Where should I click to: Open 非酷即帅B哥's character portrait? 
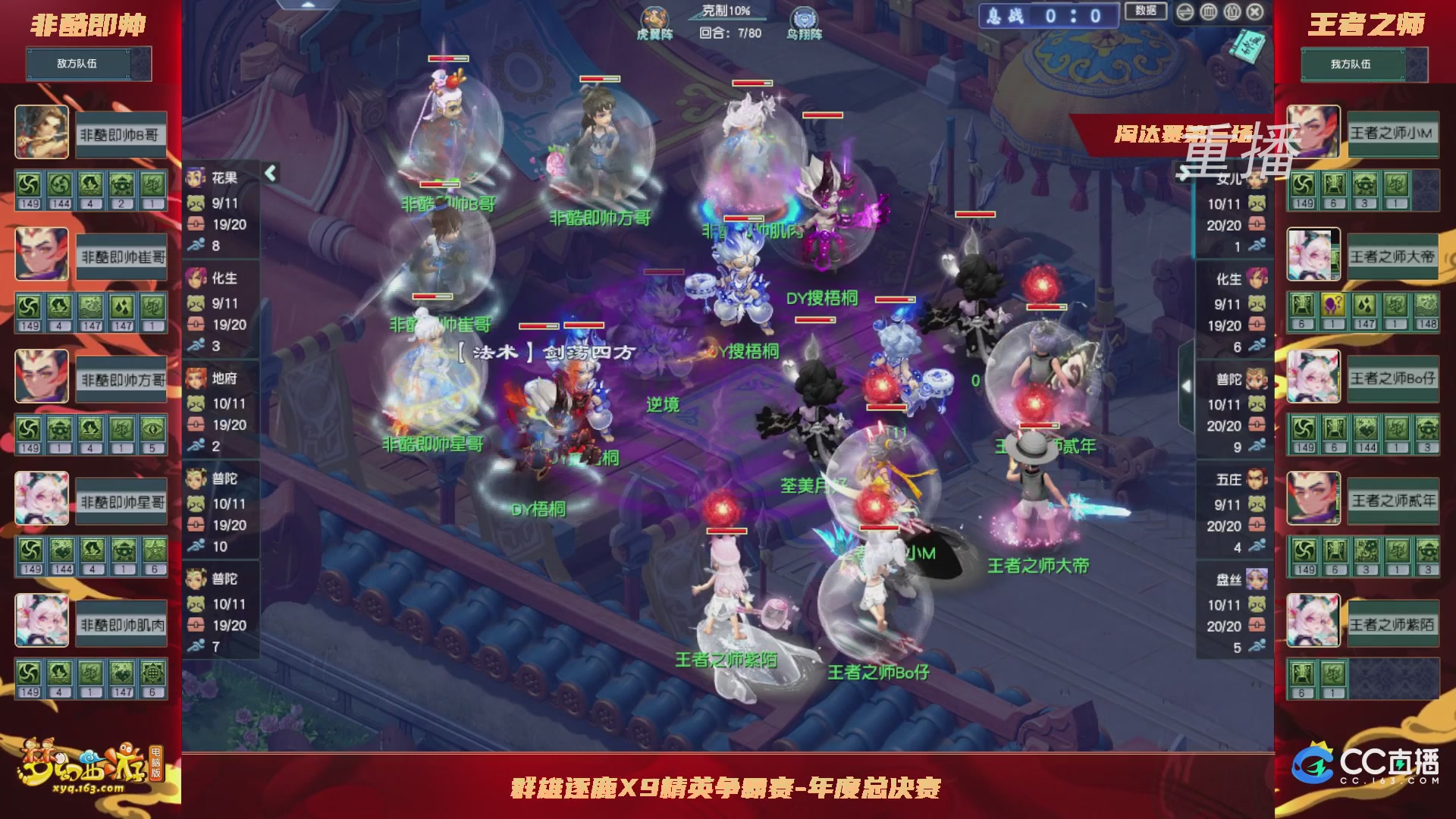click(x=41, y=132)
